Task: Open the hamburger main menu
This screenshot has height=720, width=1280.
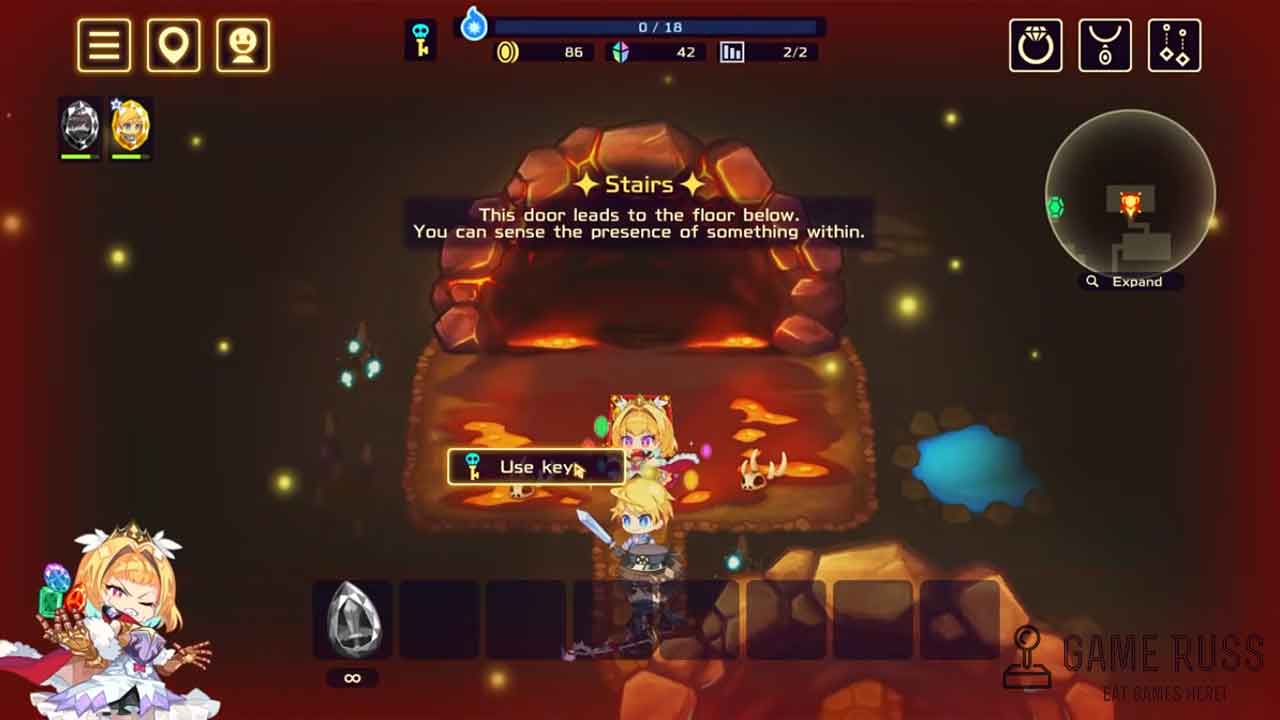Action: click(x=104, y=45)
